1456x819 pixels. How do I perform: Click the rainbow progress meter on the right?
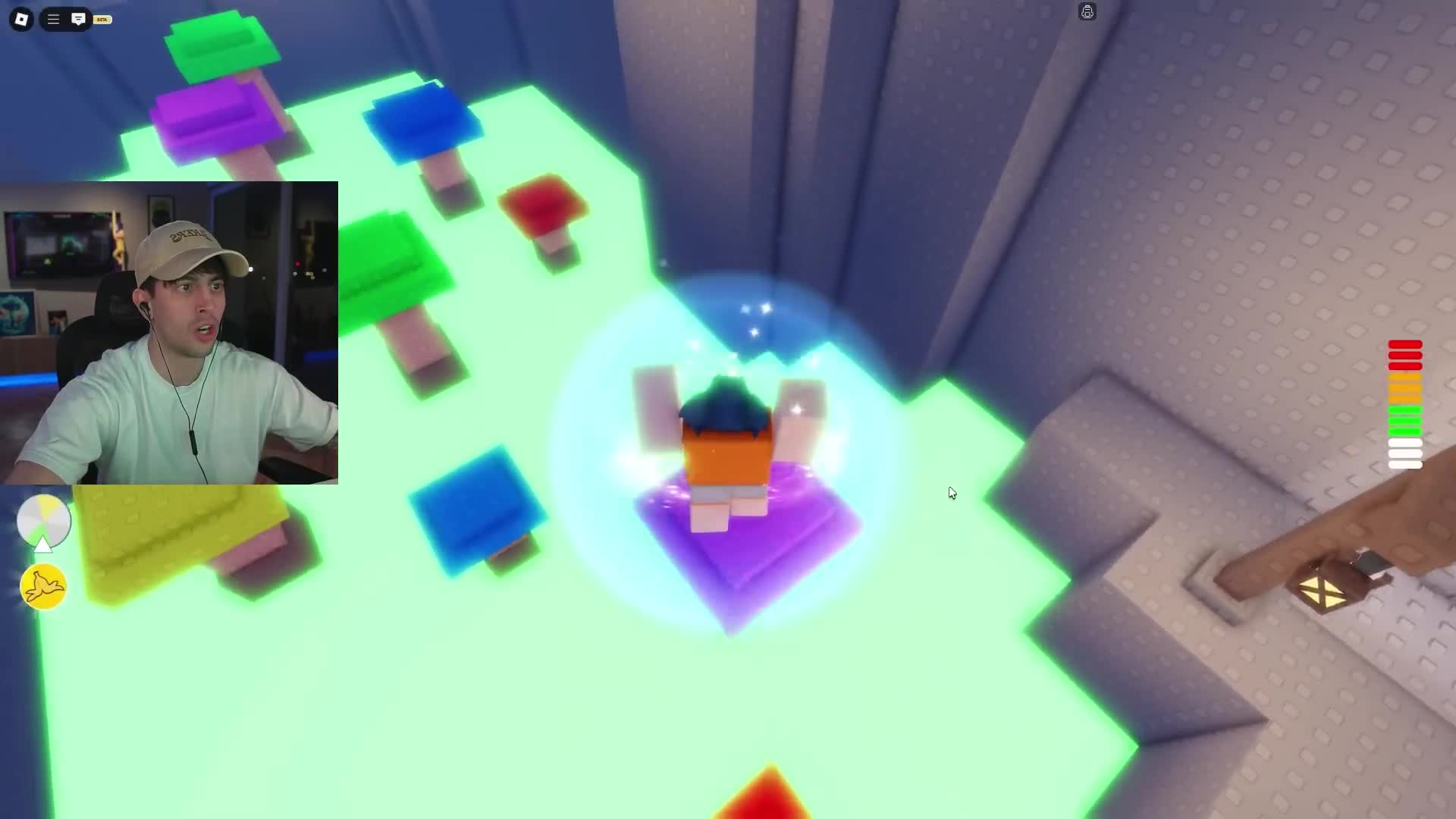click(x=1404, y=402)
